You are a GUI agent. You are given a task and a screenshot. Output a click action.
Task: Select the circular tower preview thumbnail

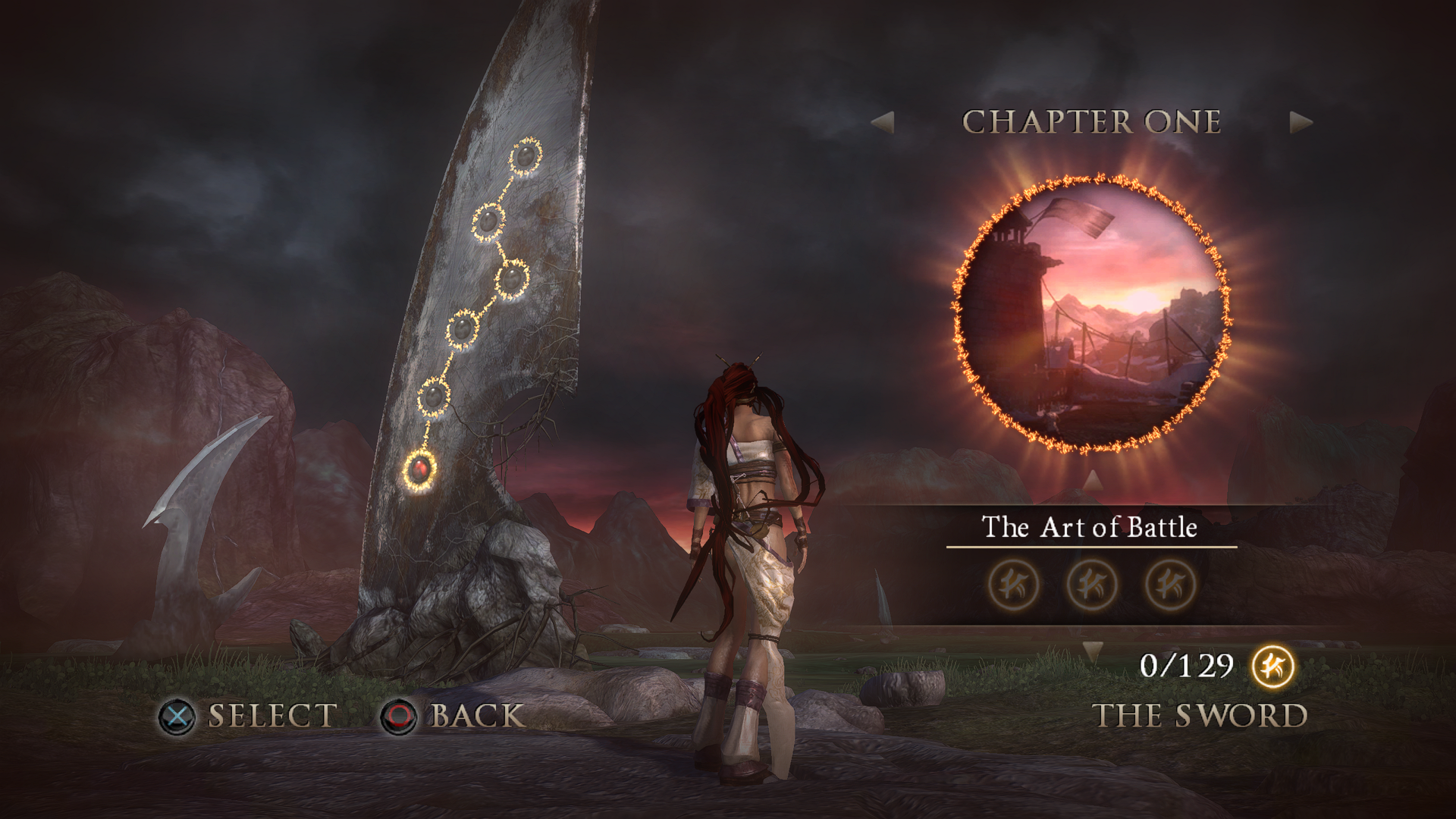(x=1090, y=313)
